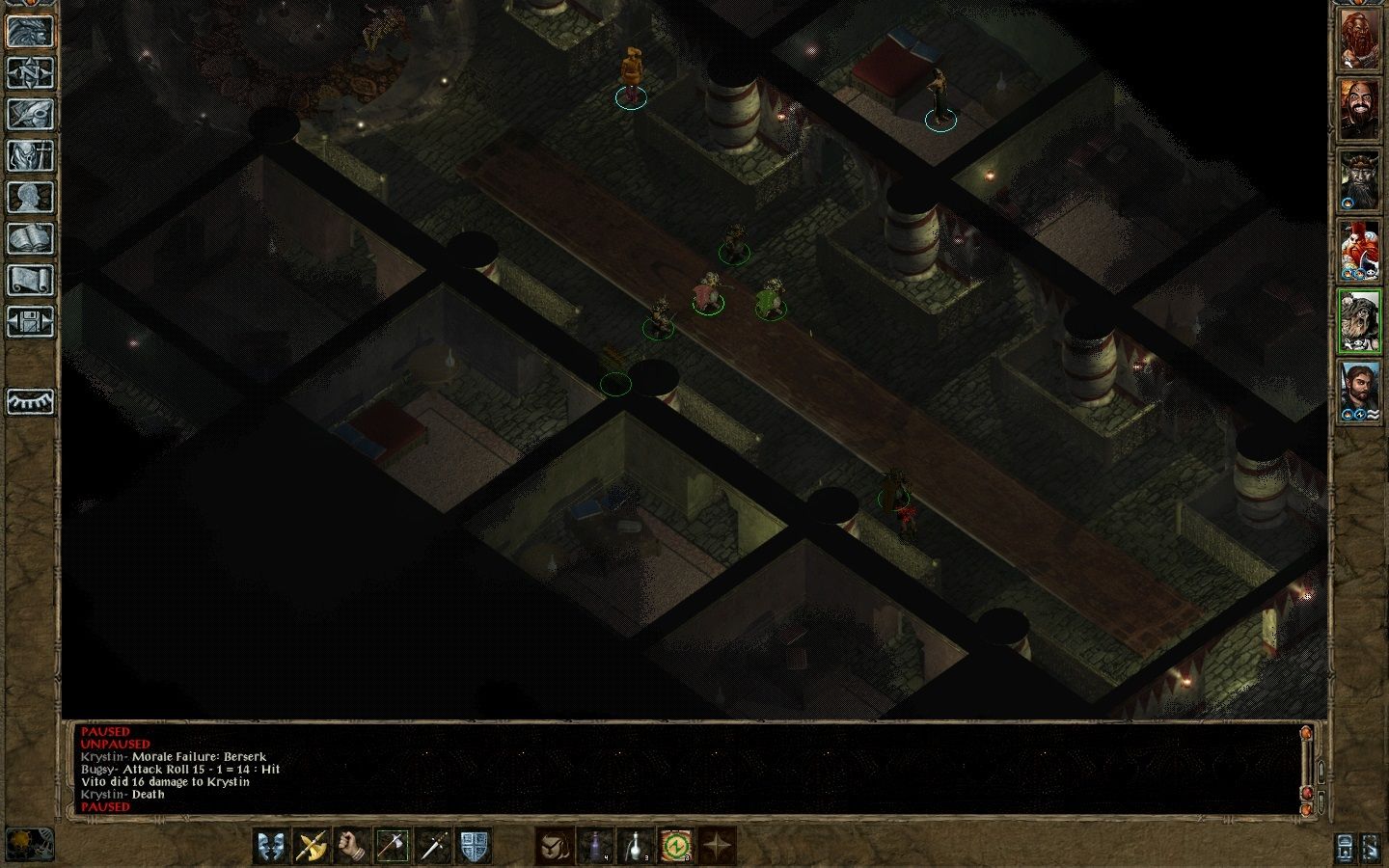Use the white flask quick item
This screenshot has width=1389, height=868.
coord(635,846)
